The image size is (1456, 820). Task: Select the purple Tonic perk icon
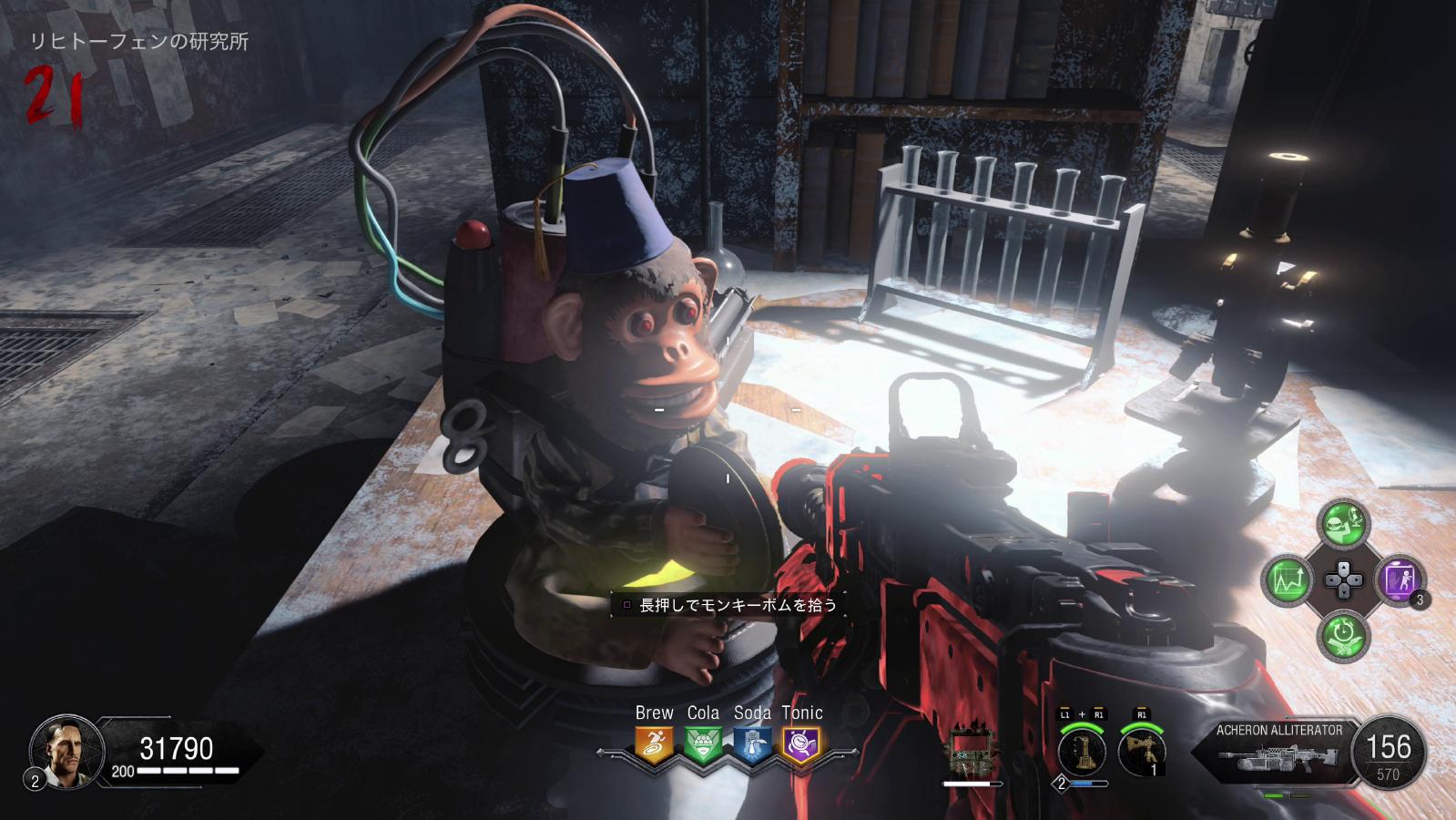point(801,745)
